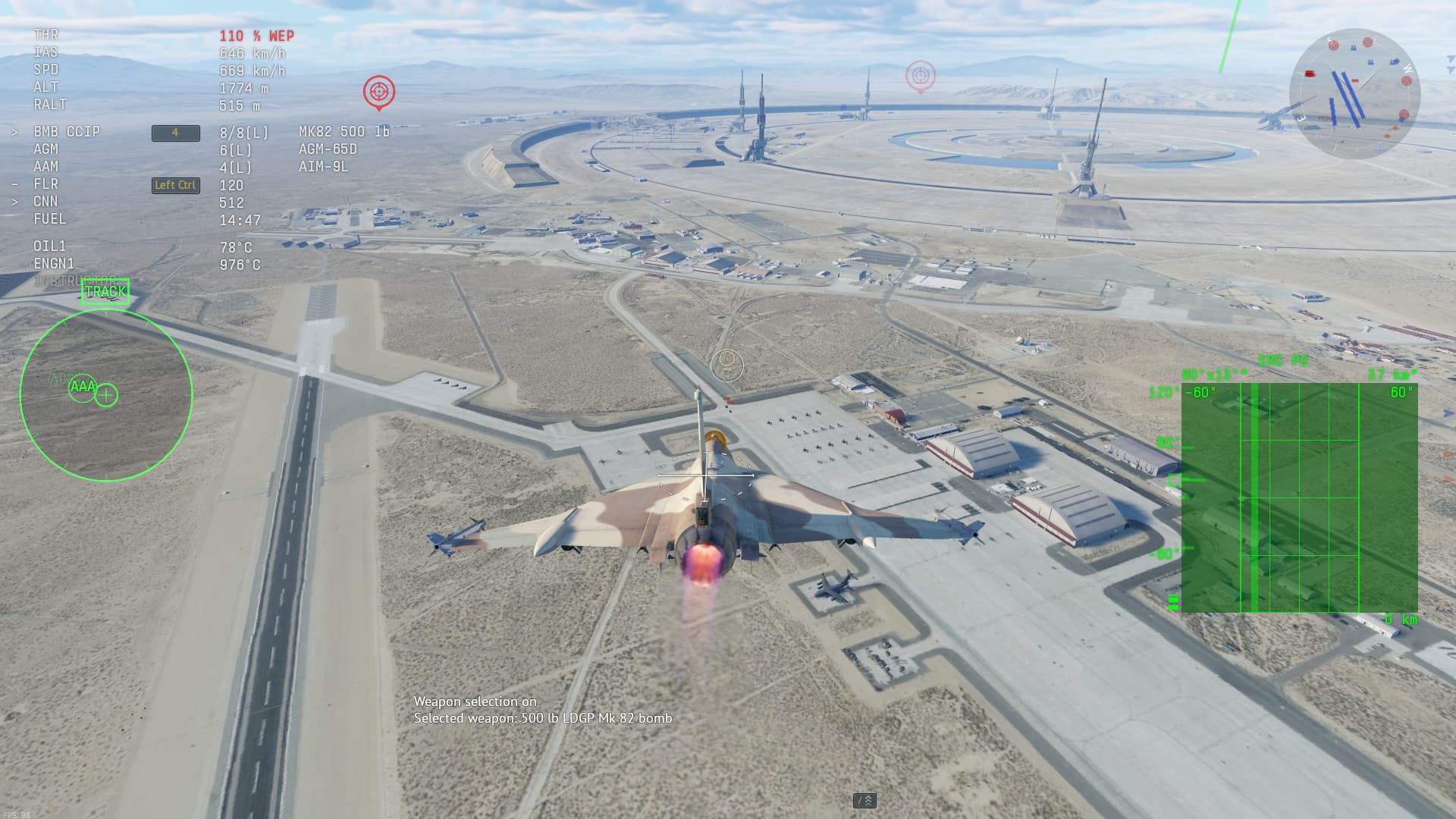Open the green radar scope display
This screenshot has width=1456, height=819.
point(1299,497)
